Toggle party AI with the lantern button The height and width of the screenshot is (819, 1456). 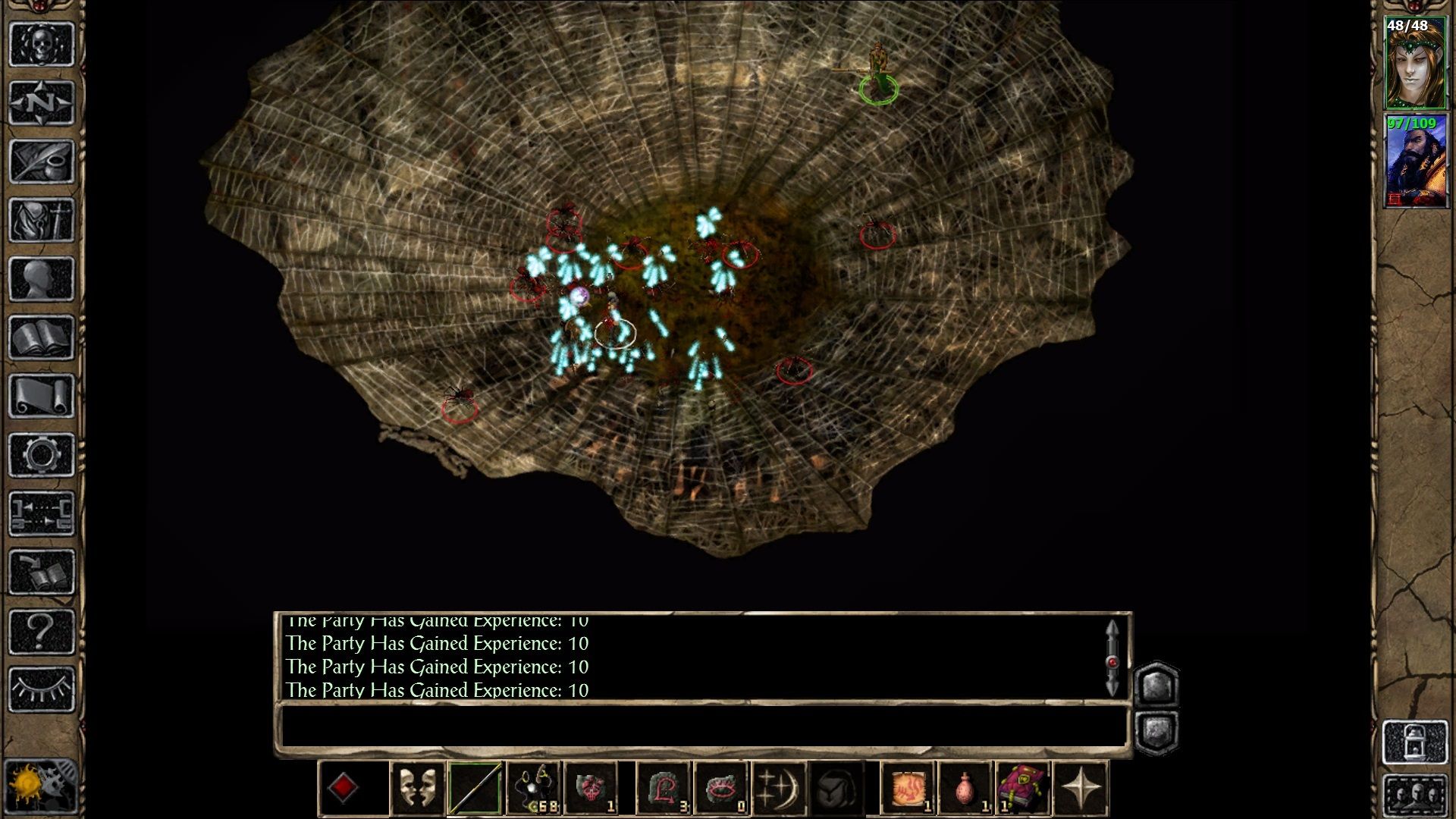[1415, 742]
